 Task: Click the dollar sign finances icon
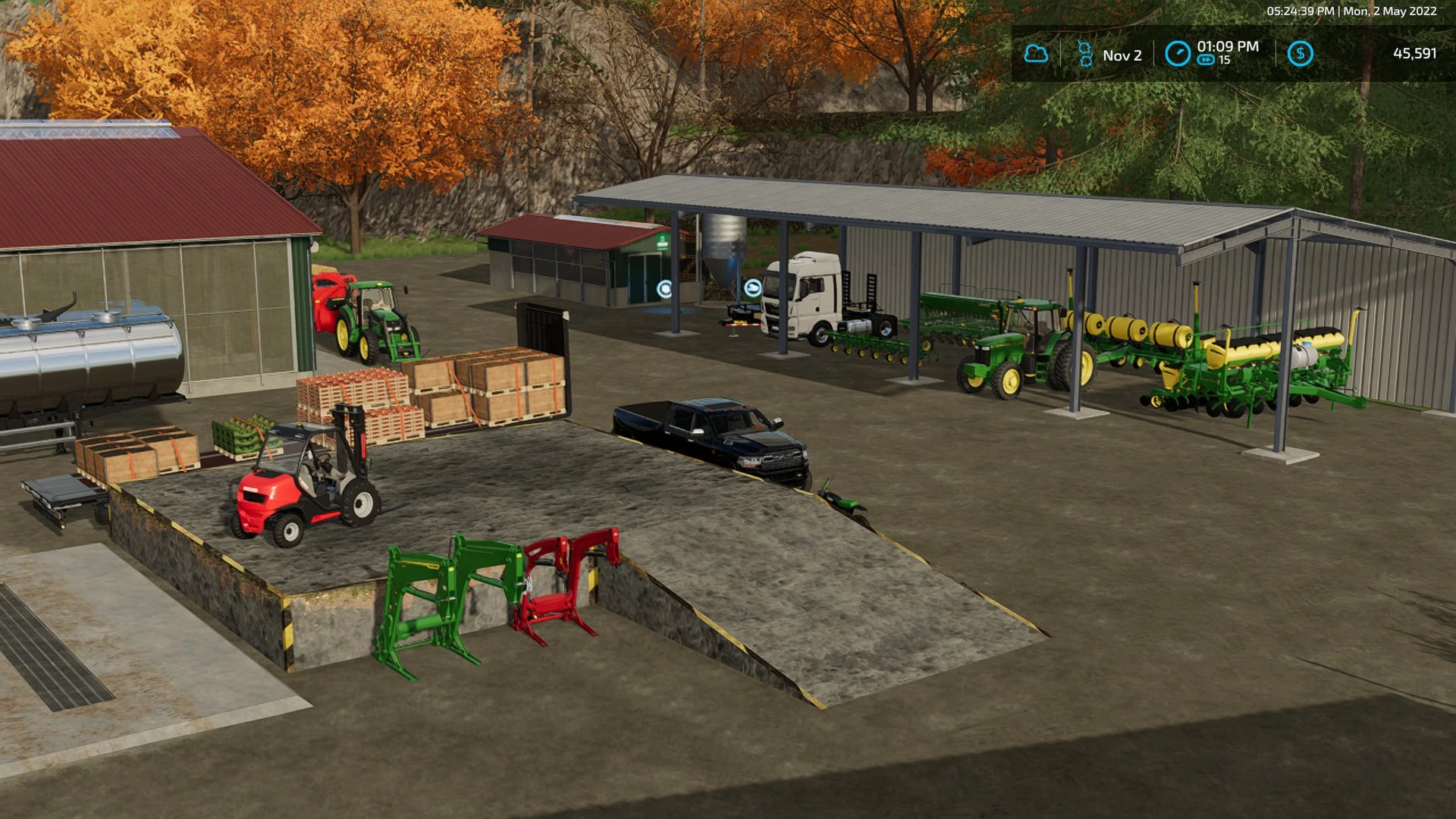pyautogui.click(x=1302, y=54)
